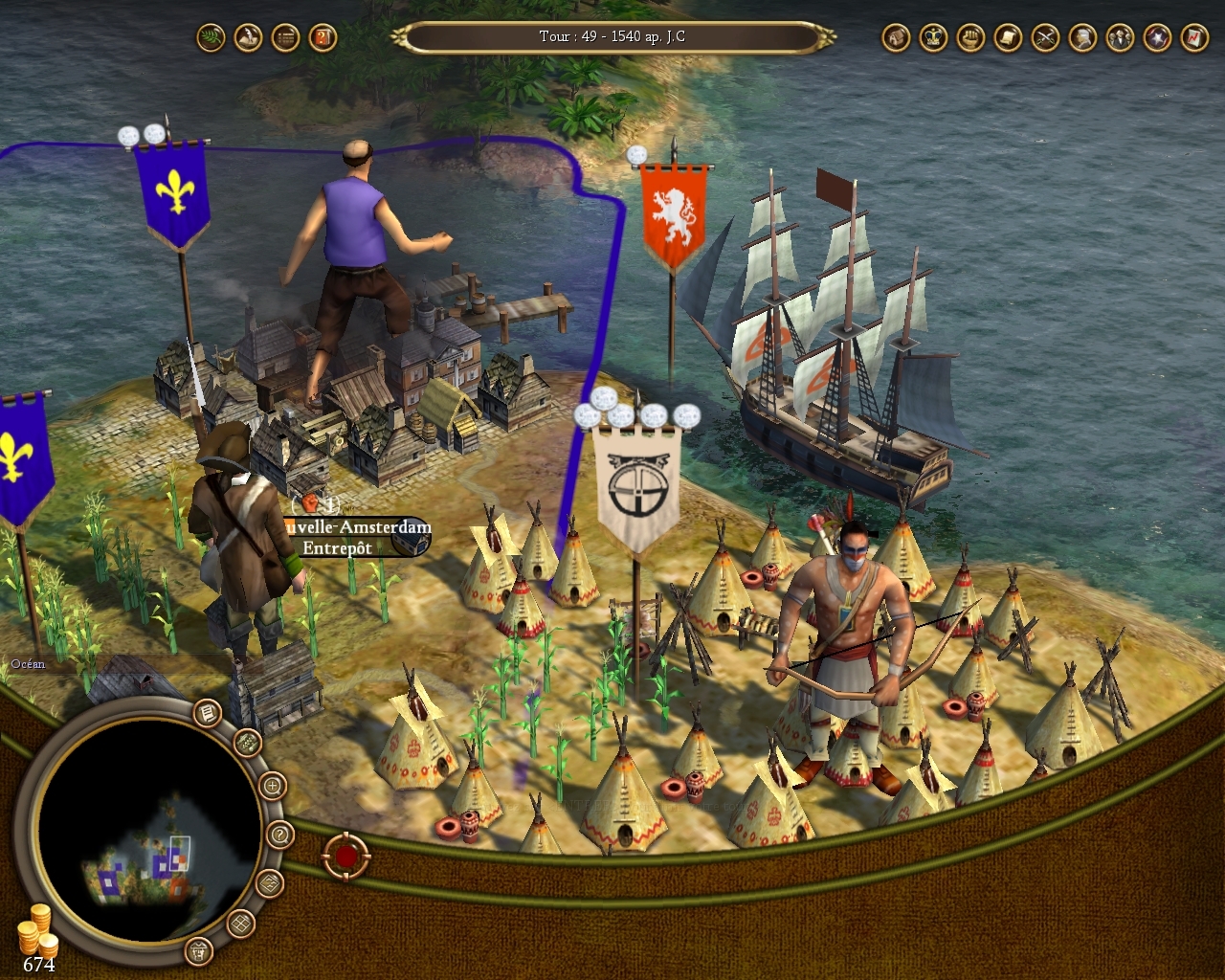Open the paper with red arrow icon
Image resolution: width=1225 pixels, height=980 pixels.
pos(1194,38)
